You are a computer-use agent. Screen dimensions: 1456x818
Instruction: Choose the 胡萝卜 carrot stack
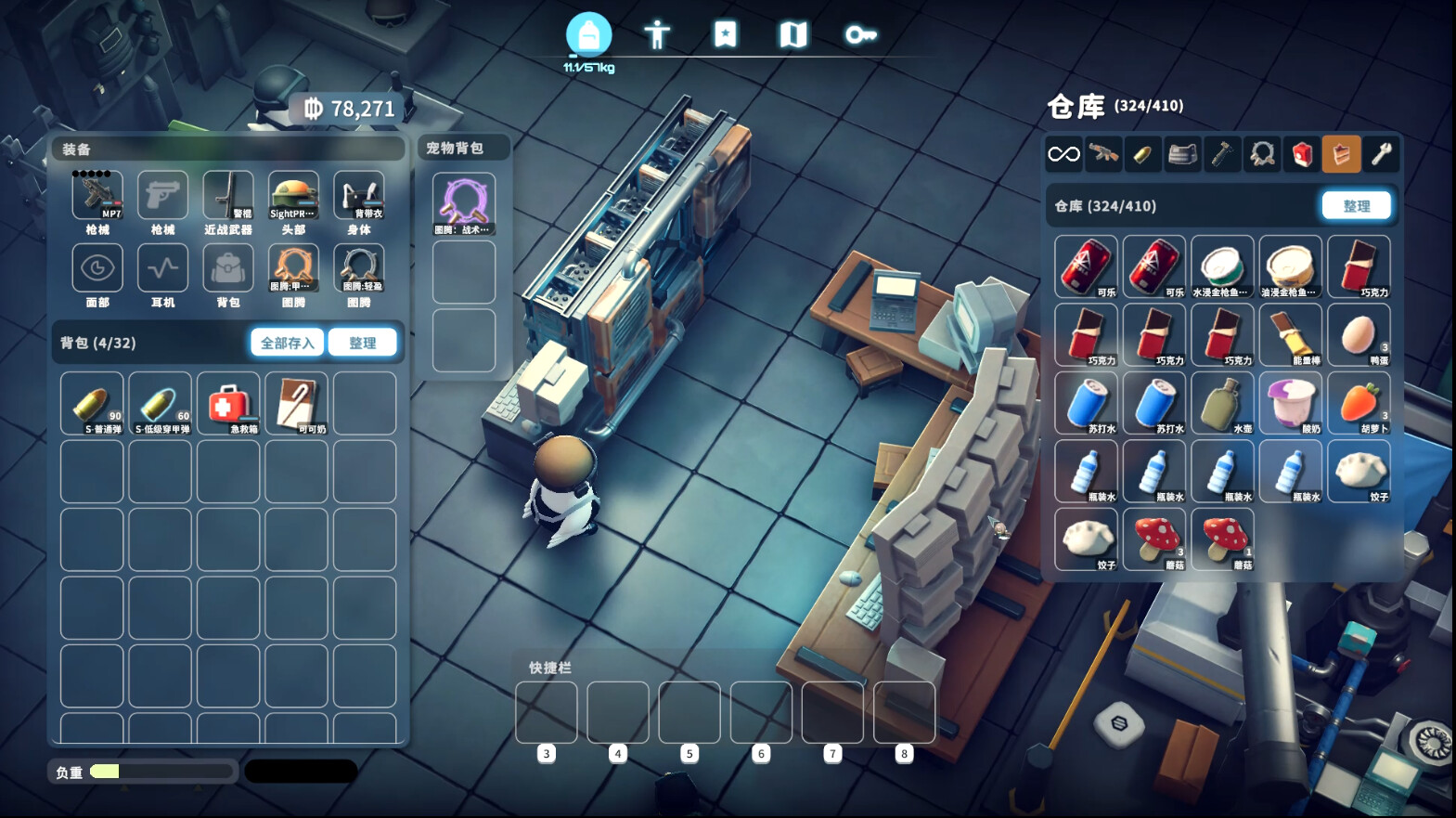point(1359,404)
